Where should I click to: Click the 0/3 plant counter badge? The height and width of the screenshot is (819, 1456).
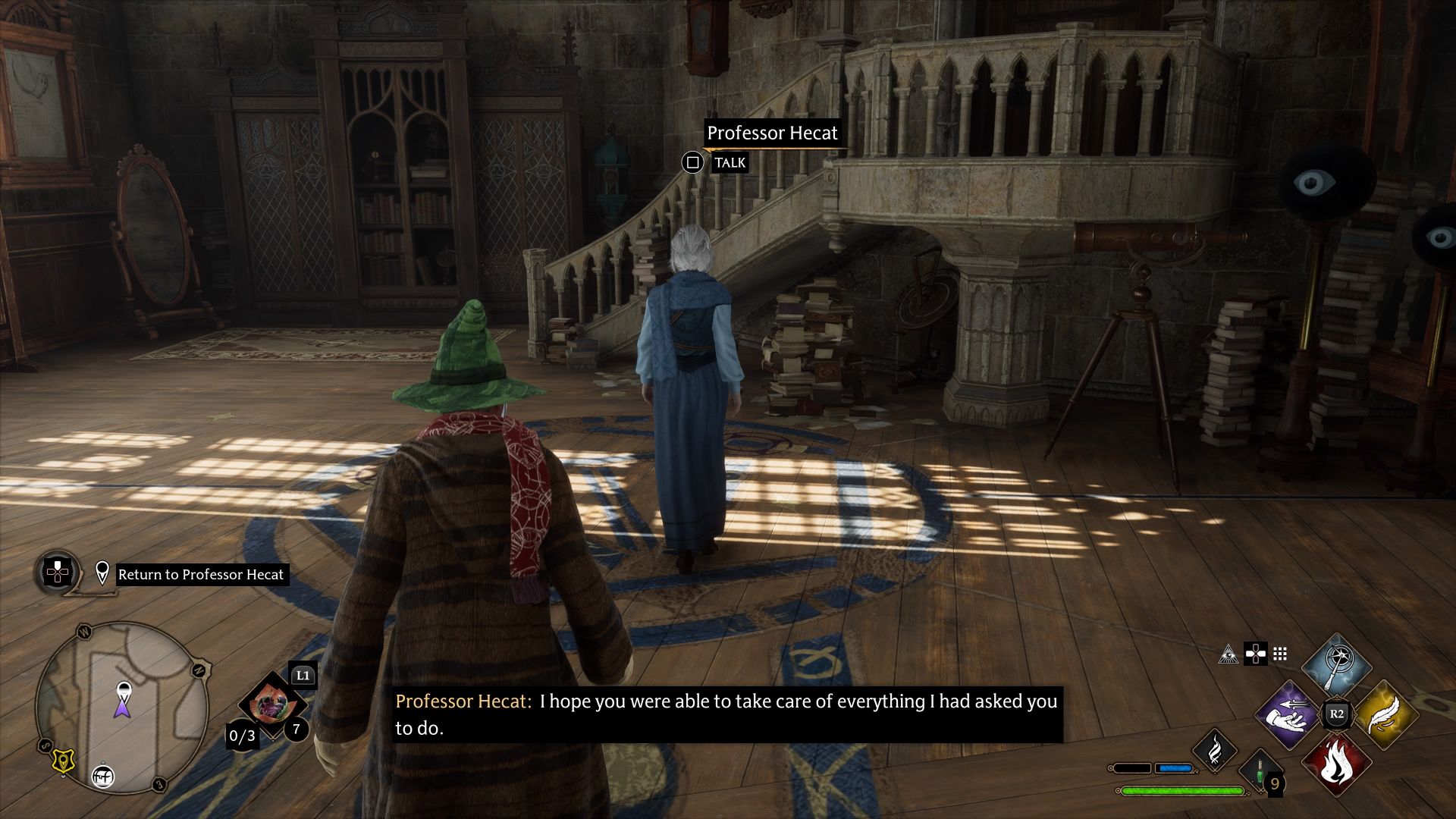[x=240, y=736]
